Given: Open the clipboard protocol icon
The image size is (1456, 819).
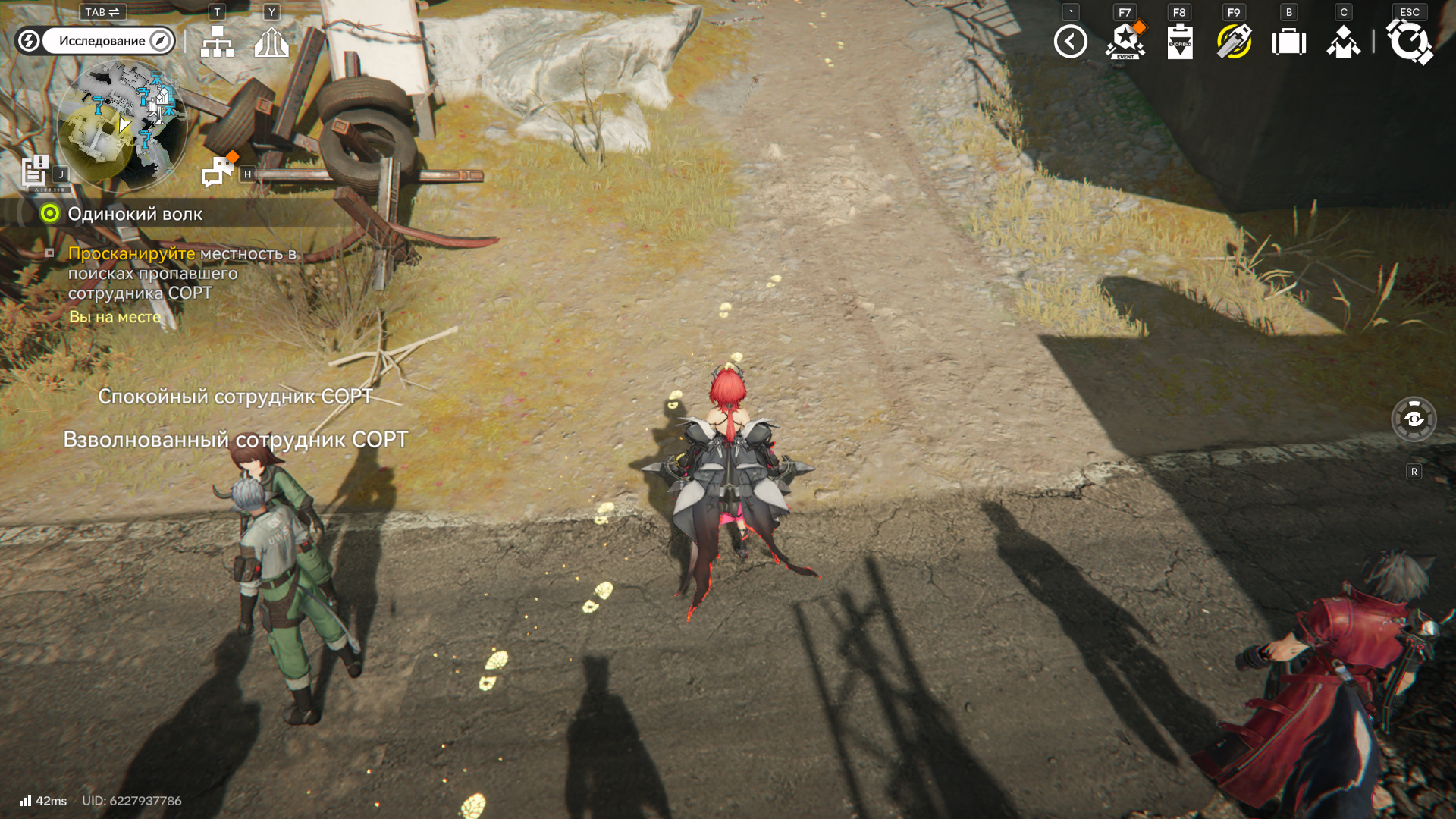Looking at the screenshot, I should [x=1179, y=42].
